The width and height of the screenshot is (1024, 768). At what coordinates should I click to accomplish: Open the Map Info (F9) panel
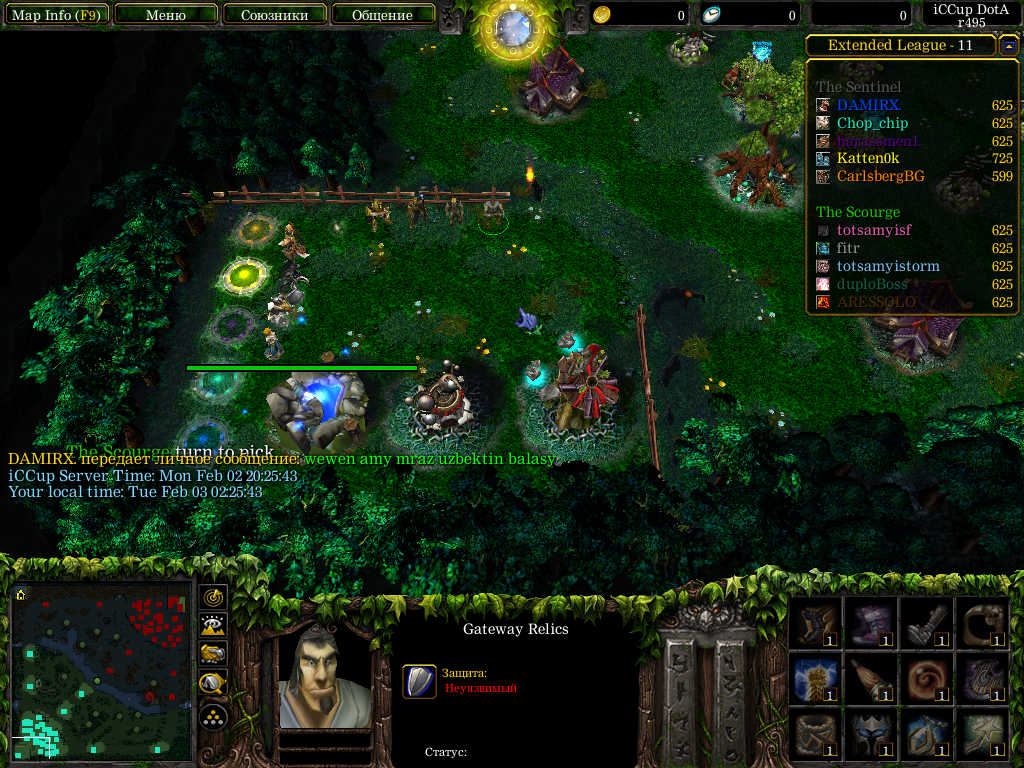click(55, 15)
